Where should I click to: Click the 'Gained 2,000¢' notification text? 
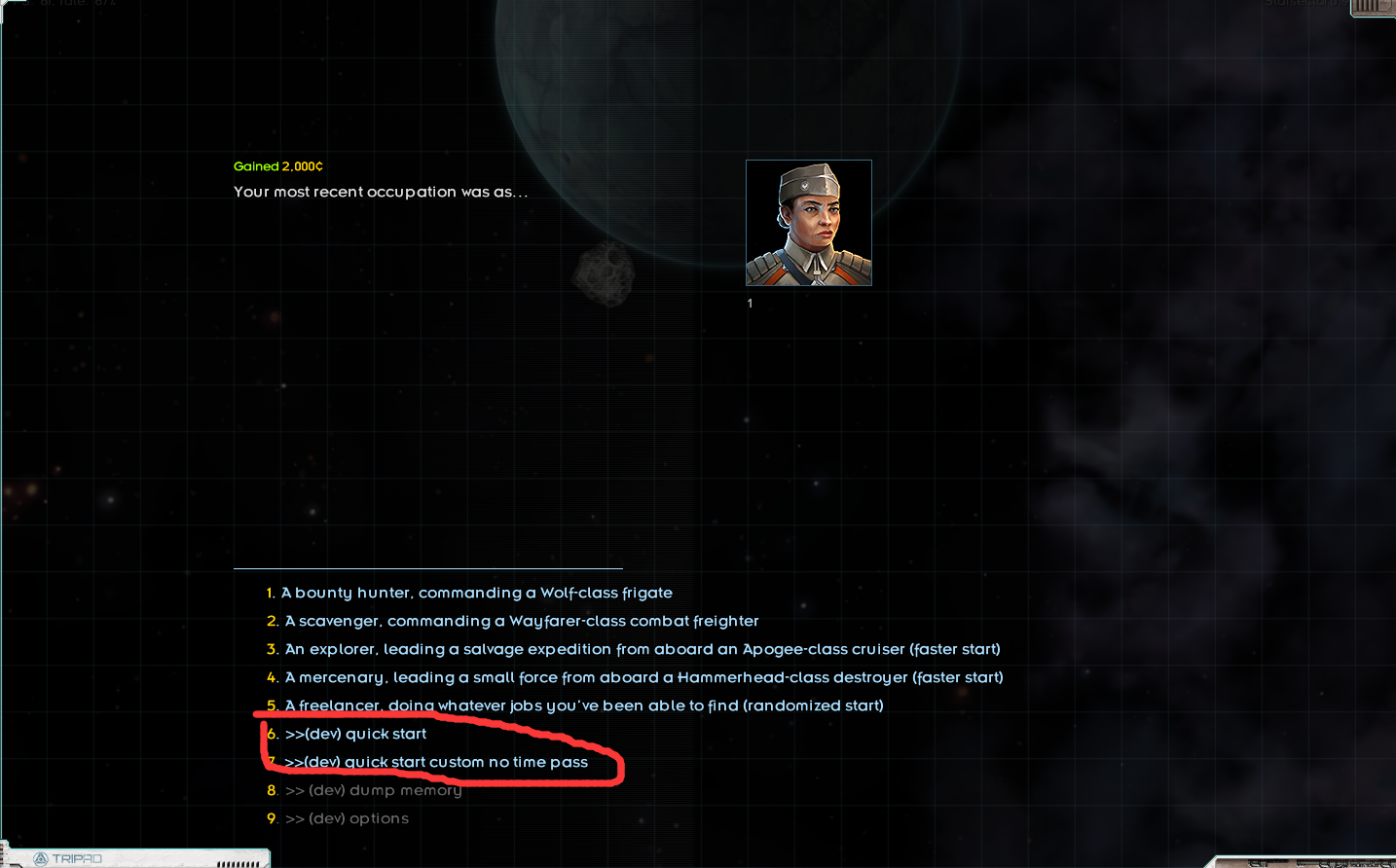[x=278, y=165]
